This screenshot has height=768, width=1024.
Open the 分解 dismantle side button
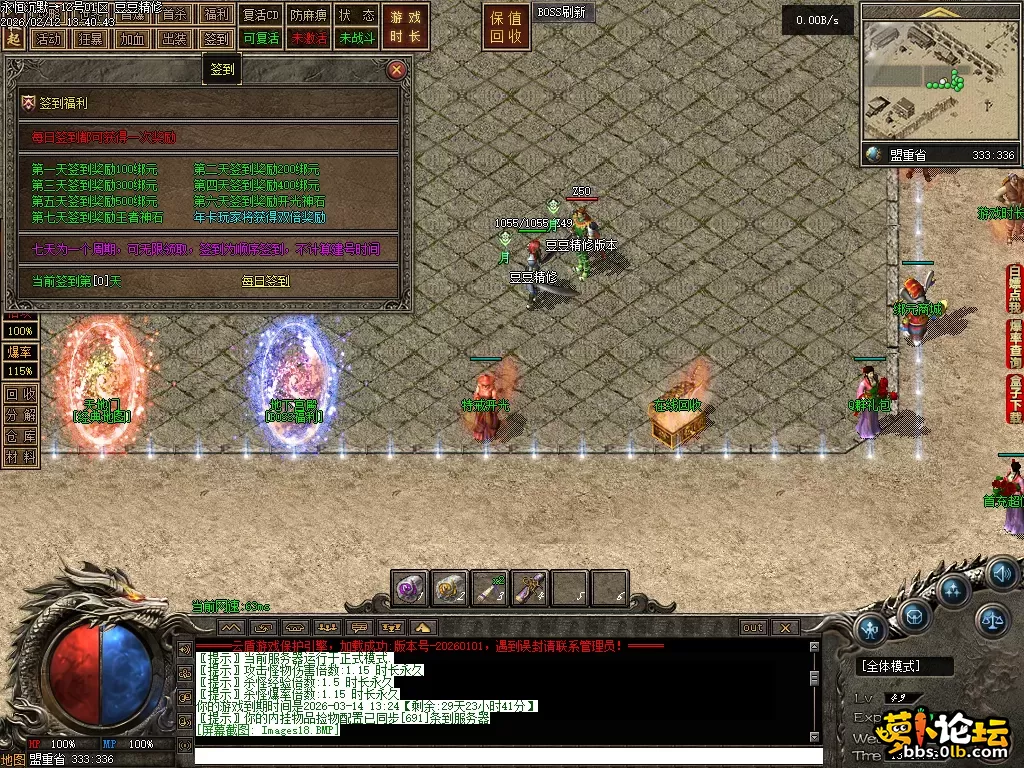pyautogui.click(x=21, y=414)
